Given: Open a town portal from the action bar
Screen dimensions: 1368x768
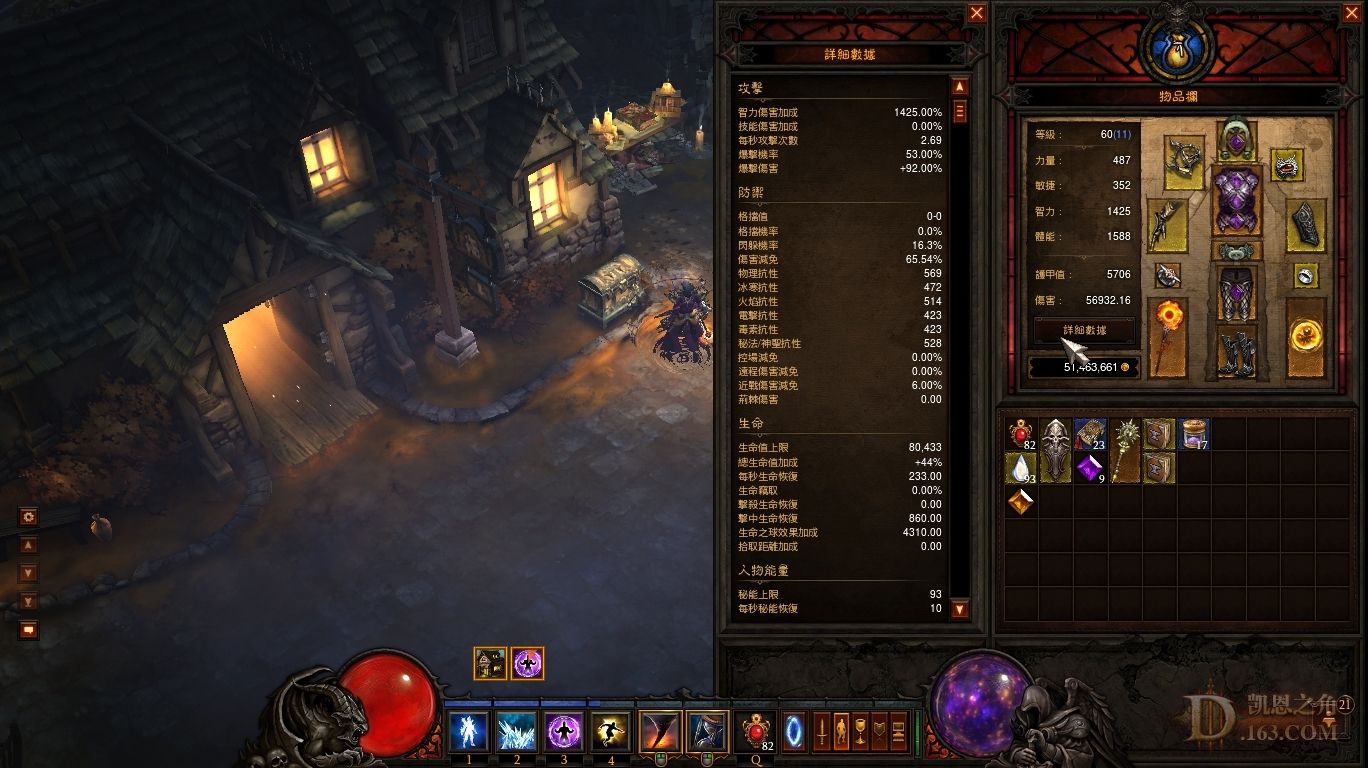Looking at the screenshot, I should [794, 730].
